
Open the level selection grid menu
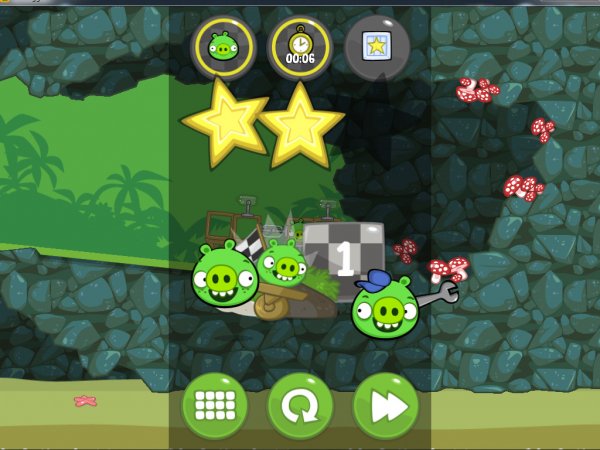(214, 406)
